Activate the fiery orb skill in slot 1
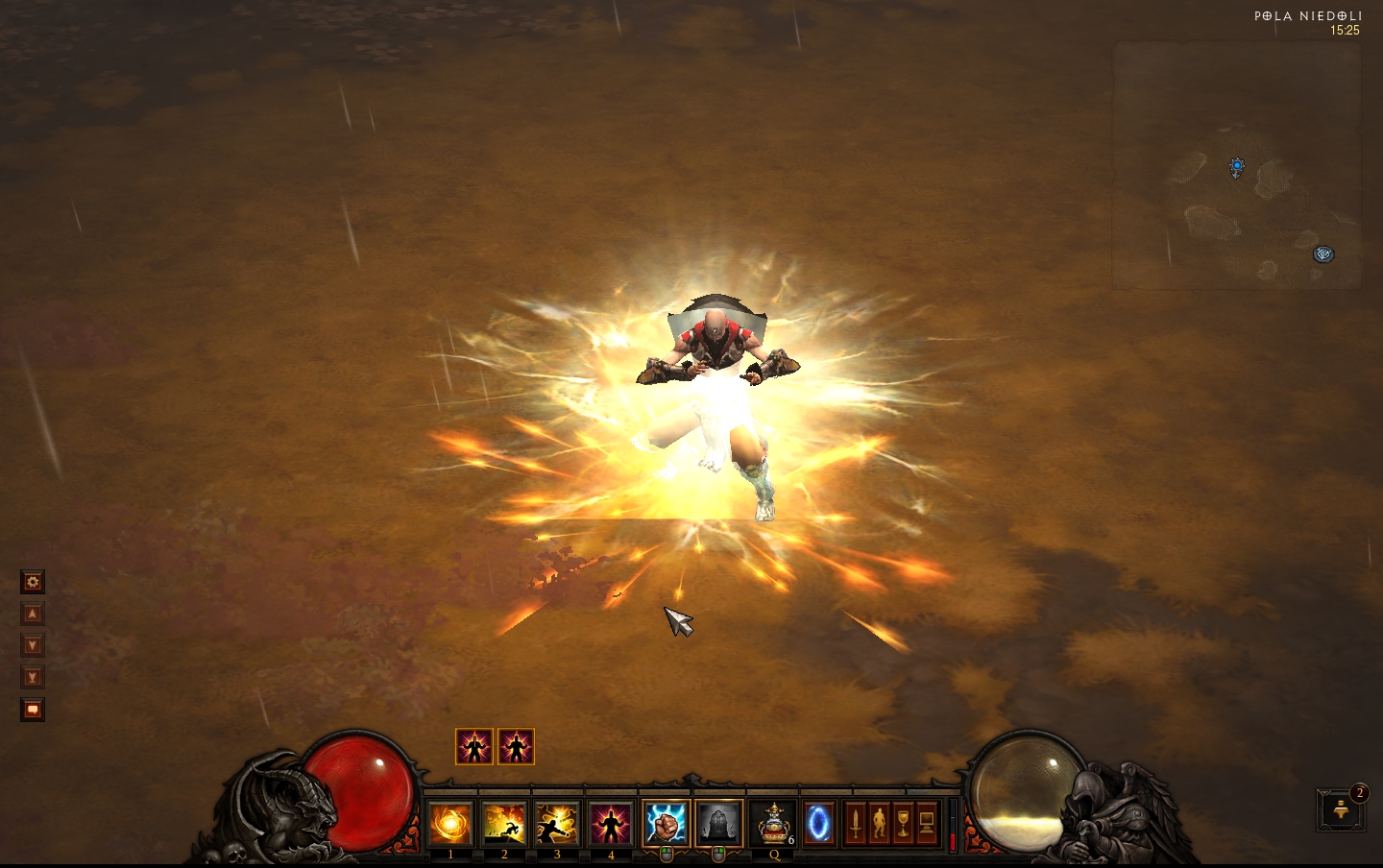 pos(450,825)
